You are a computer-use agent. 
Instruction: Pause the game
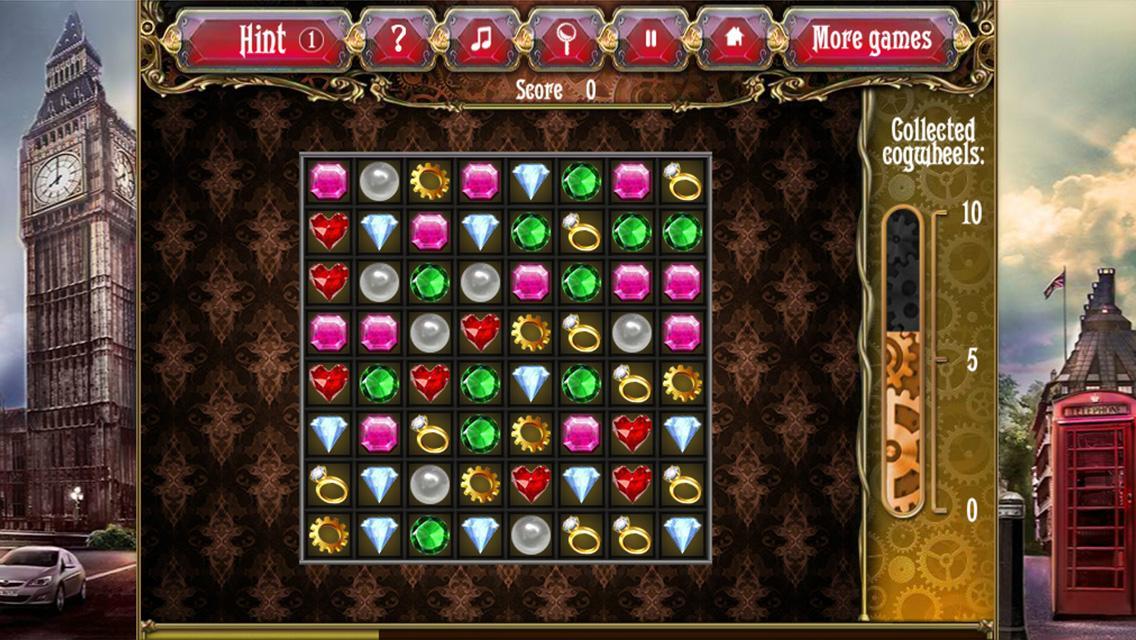(x=650, y=40)
